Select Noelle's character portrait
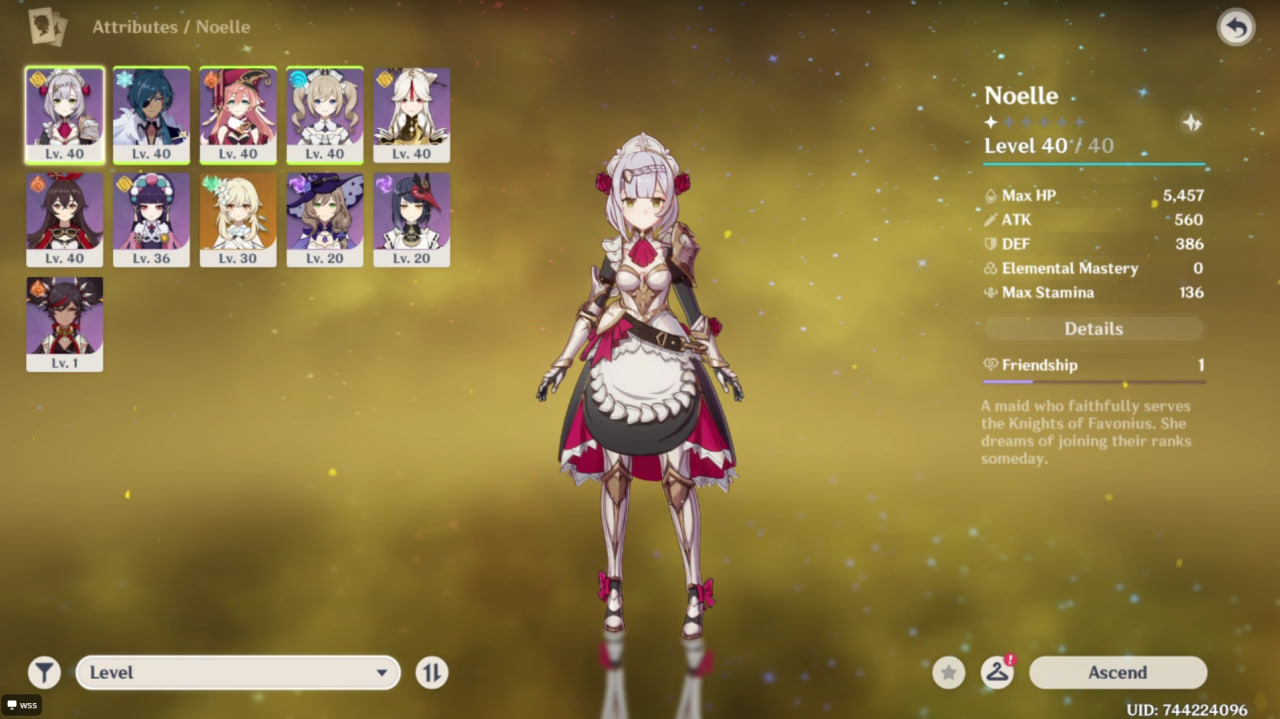Image resolution: width=1280 pixels, height=719 pixels. (65, 115)
